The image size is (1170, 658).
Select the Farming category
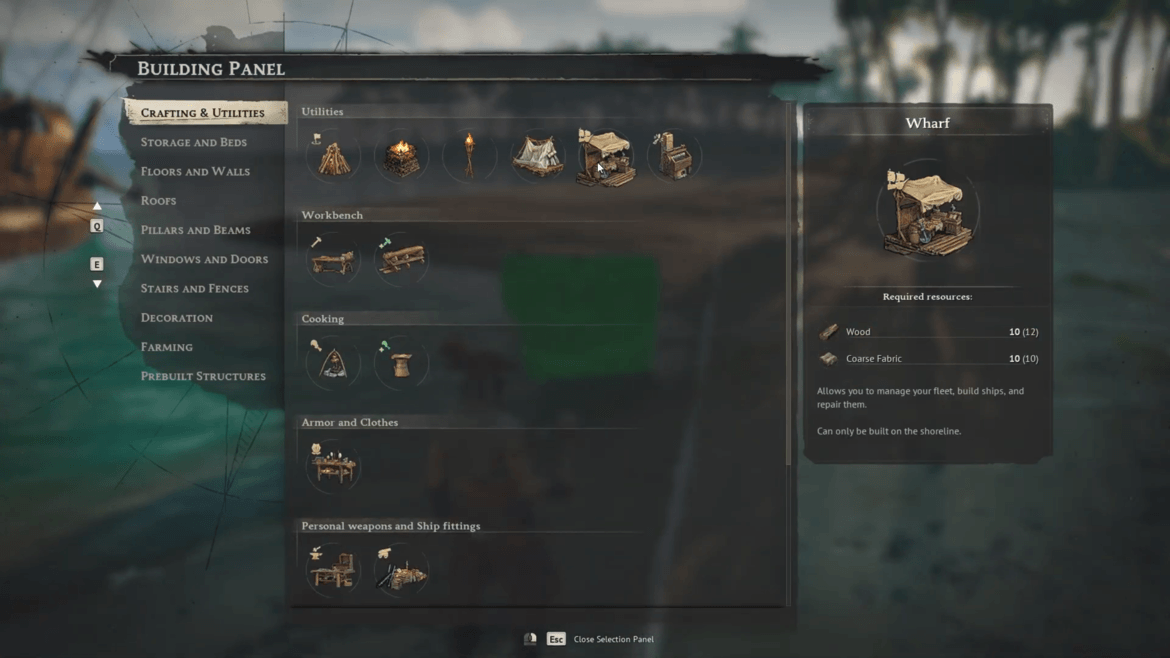pyautogui.click(x=166, y=347)
